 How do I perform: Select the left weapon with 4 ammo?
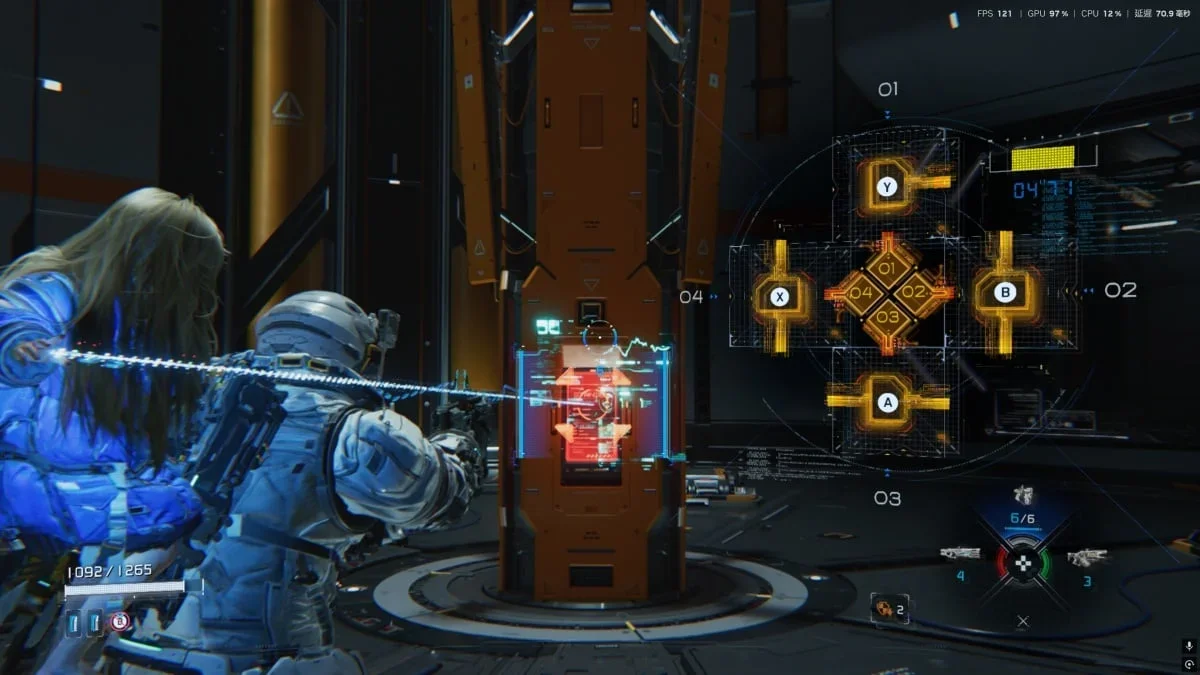pyautogui.click(x=959, y=553)
